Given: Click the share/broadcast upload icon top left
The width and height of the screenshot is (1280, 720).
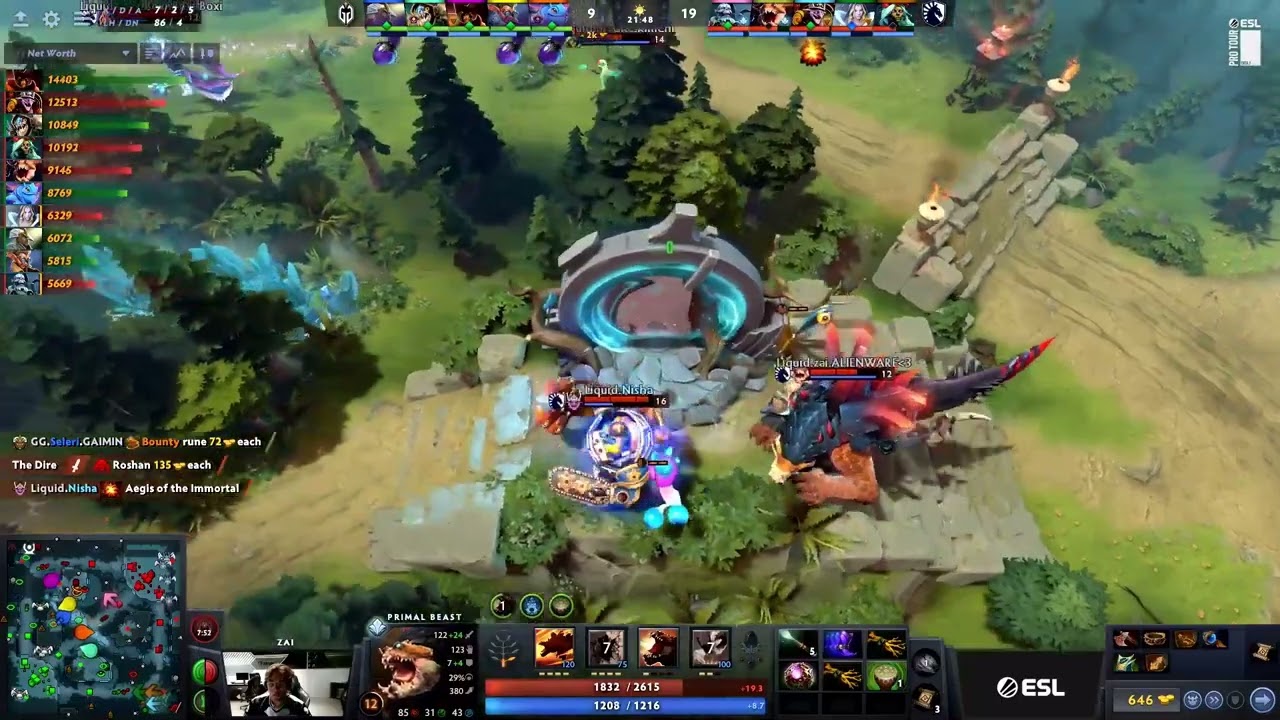Looking at the screenshot, I should click(x=21, y=19).
